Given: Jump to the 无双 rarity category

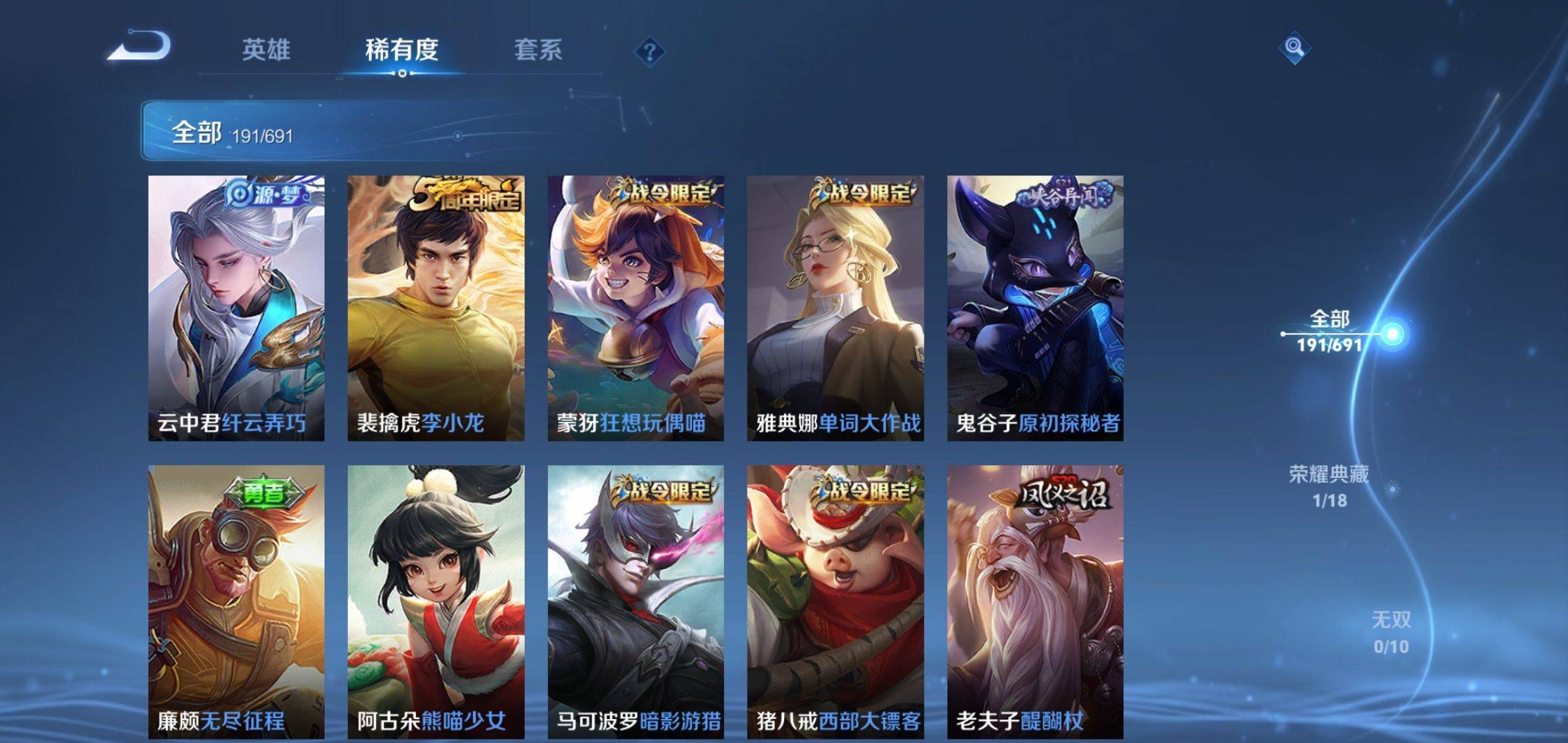Looking at the screenshot, I should coord(1391,632).
